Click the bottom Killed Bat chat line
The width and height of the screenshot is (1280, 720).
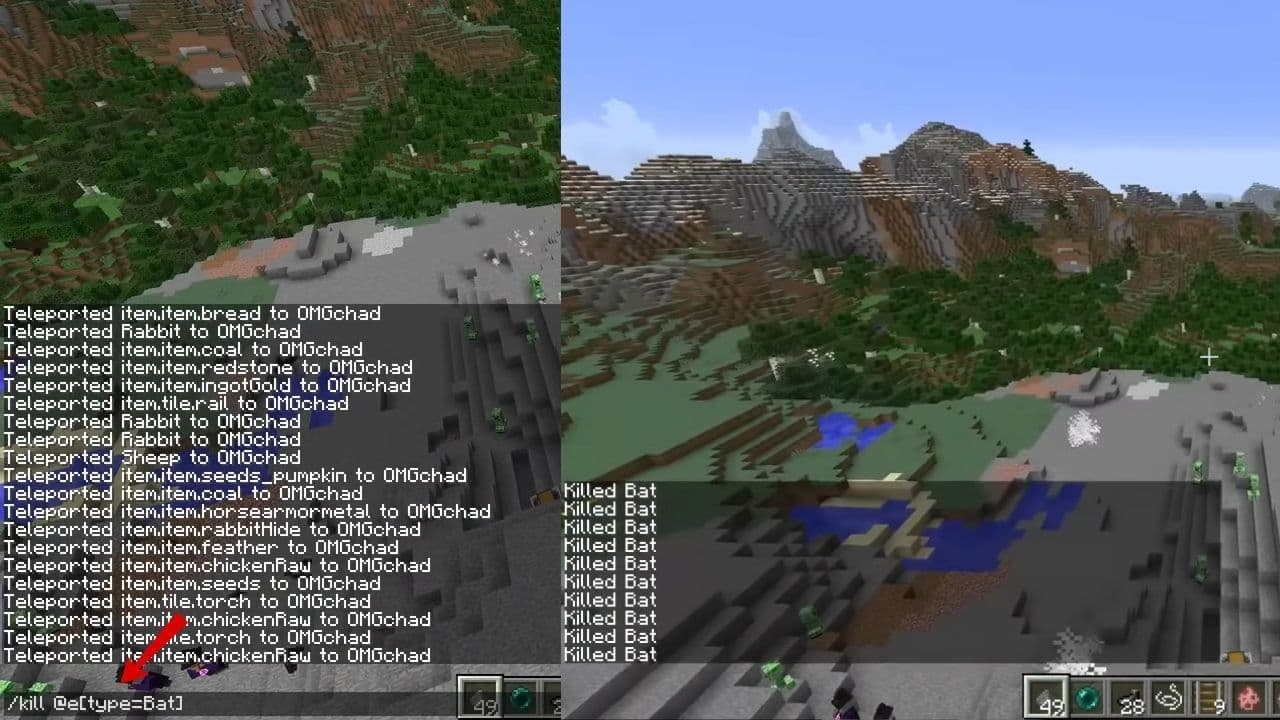pyautogui.click(x=608, y=654)
